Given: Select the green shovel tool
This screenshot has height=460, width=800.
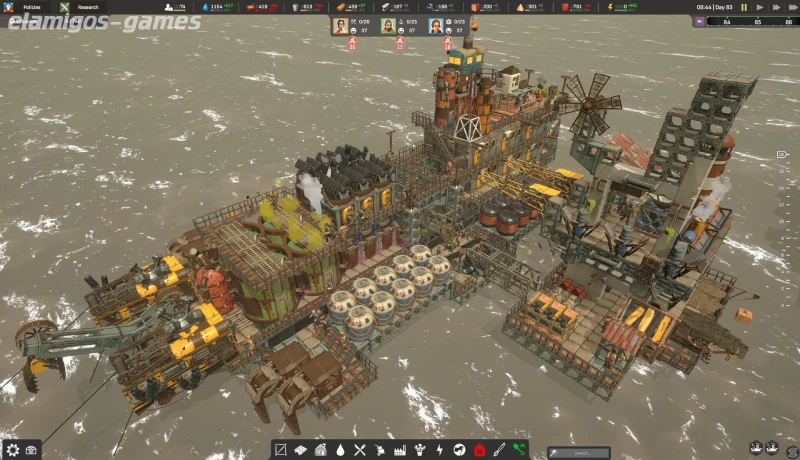Looking at the screenshot, I should [519, 450].
